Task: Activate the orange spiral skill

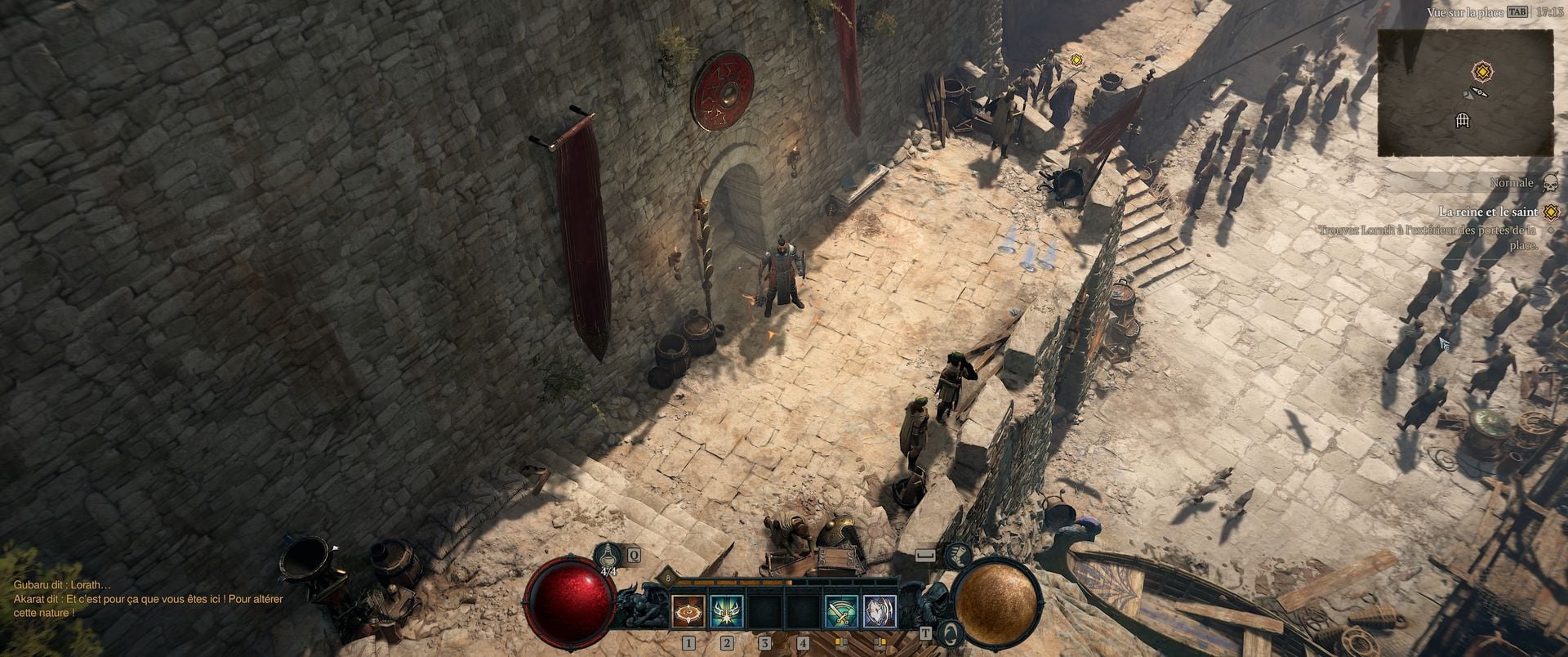Action: pos(688,611)
